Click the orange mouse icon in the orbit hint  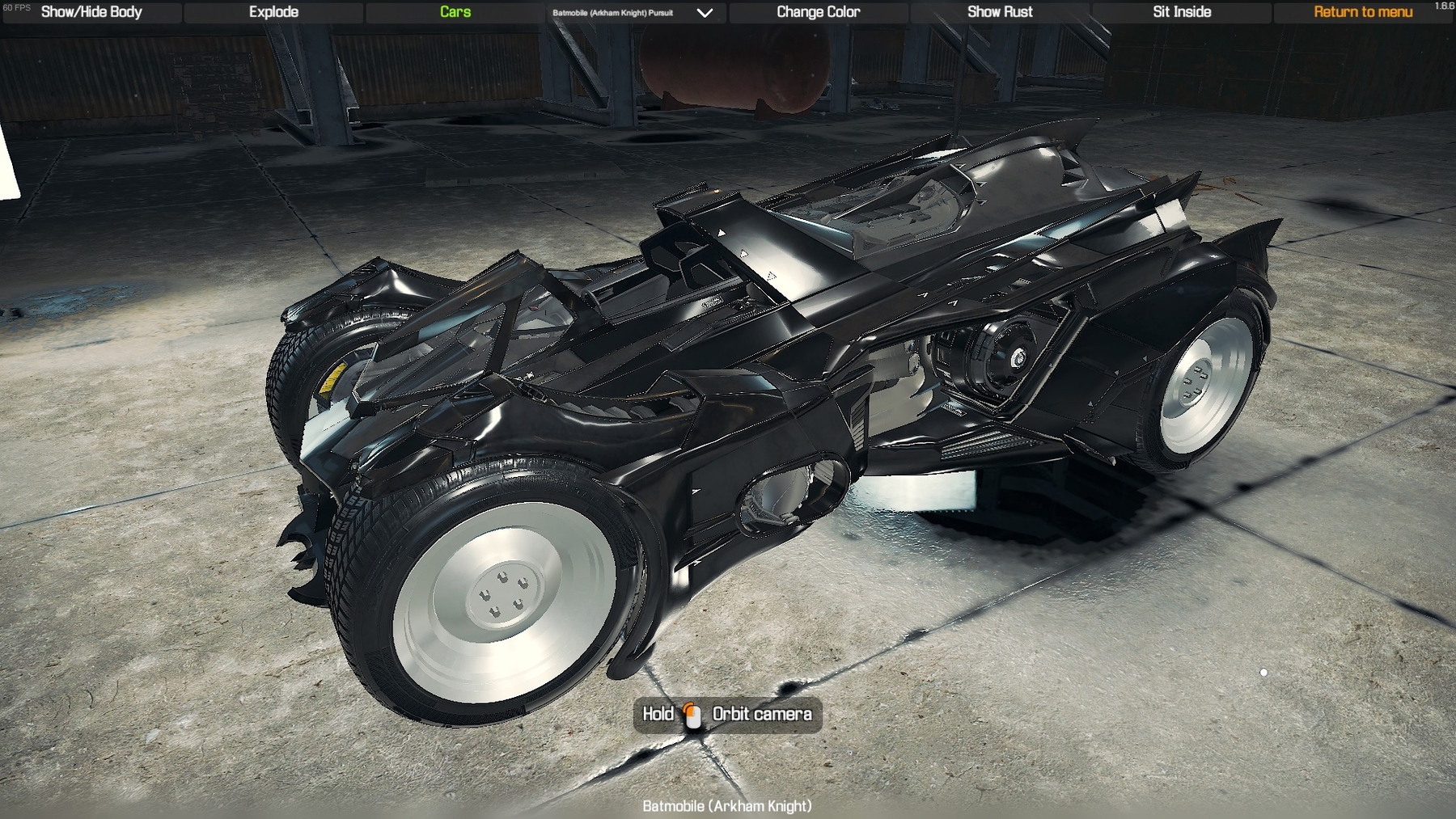point(692,715)
